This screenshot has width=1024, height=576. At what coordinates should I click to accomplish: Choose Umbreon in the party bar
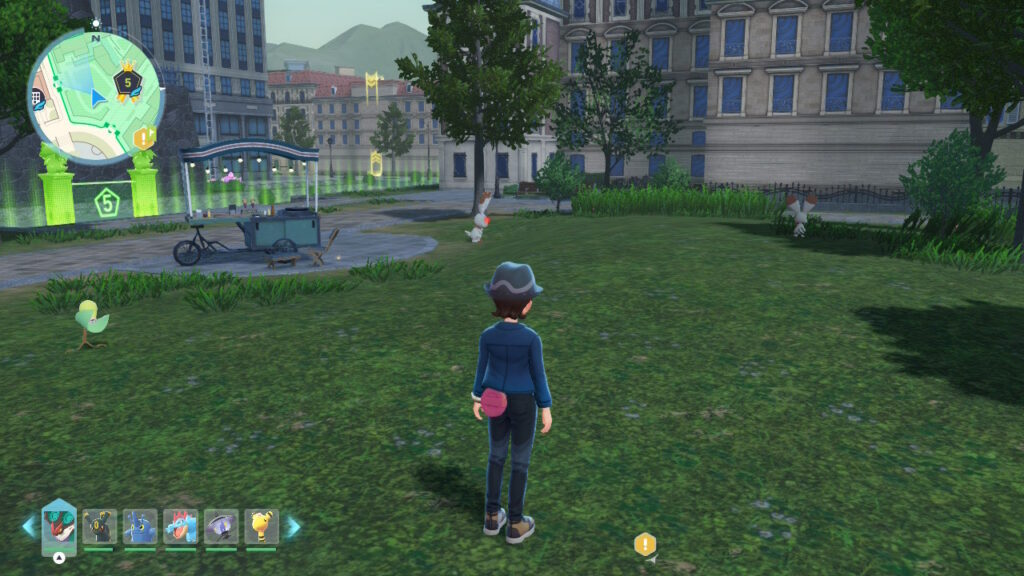[99, 526]
